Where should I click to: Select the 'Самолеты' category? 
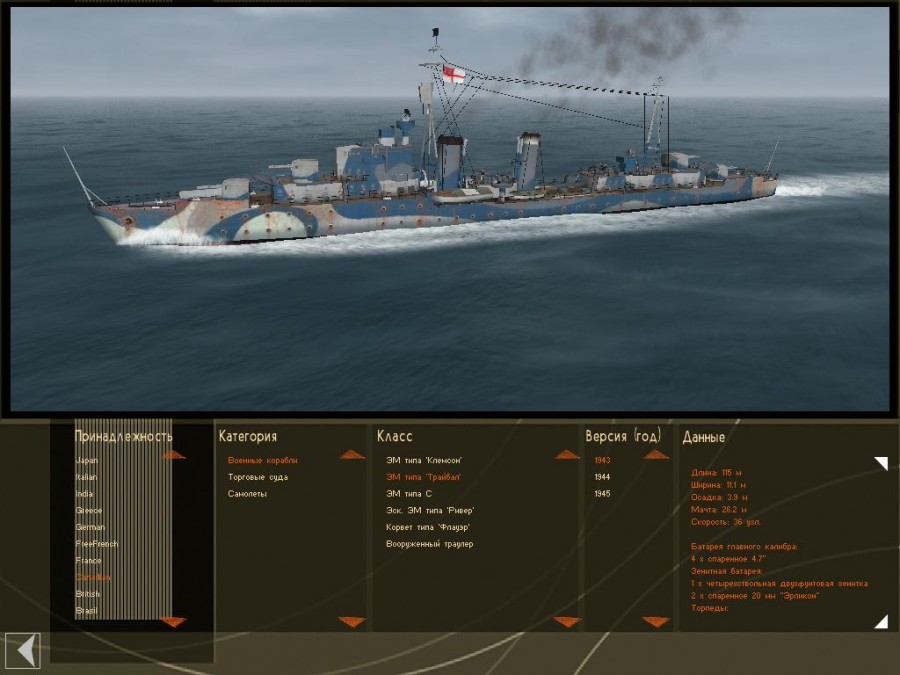[x=247, y=494]
